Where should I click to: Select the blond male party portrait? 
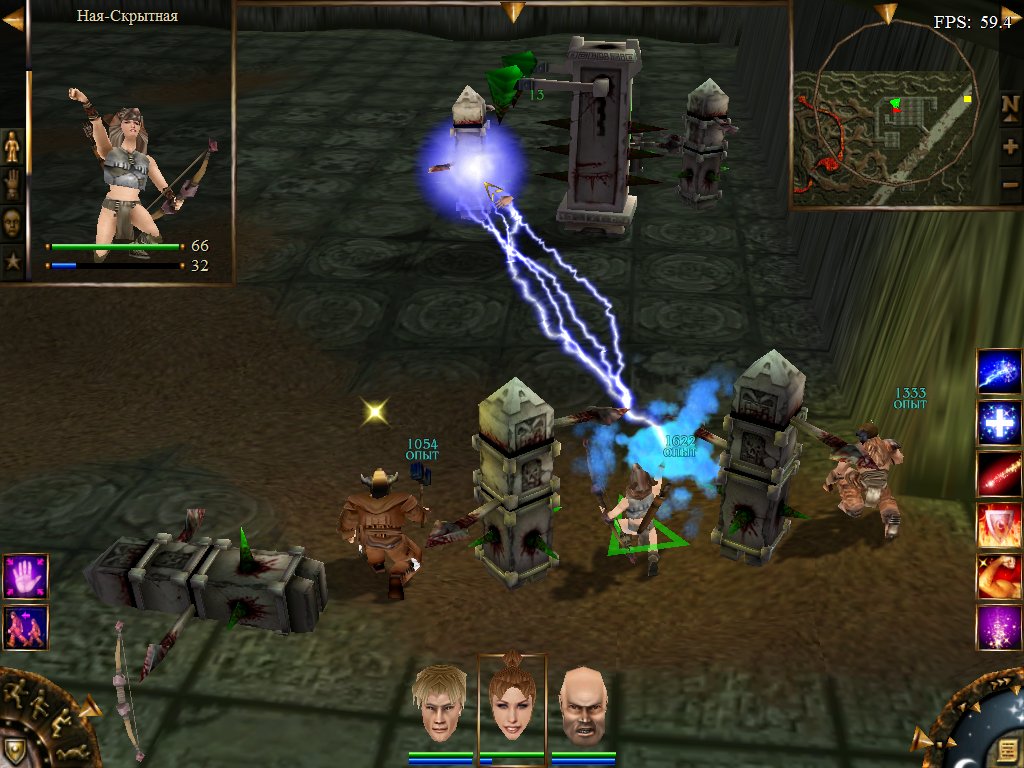click(441, 703)
